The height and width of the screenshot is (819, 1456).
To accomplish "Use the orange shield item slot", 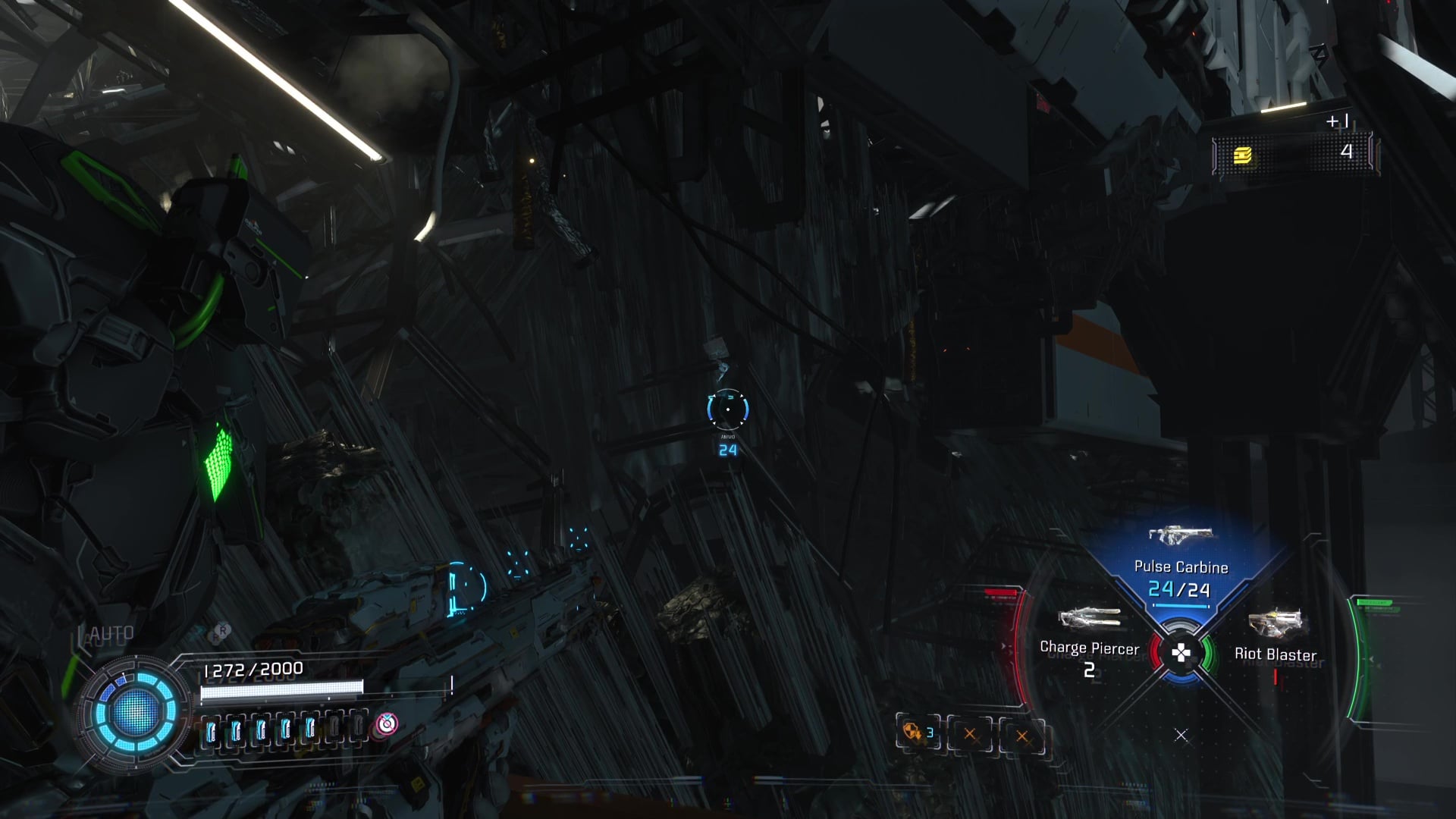I will pyautogui.click(x=918, y=733).
